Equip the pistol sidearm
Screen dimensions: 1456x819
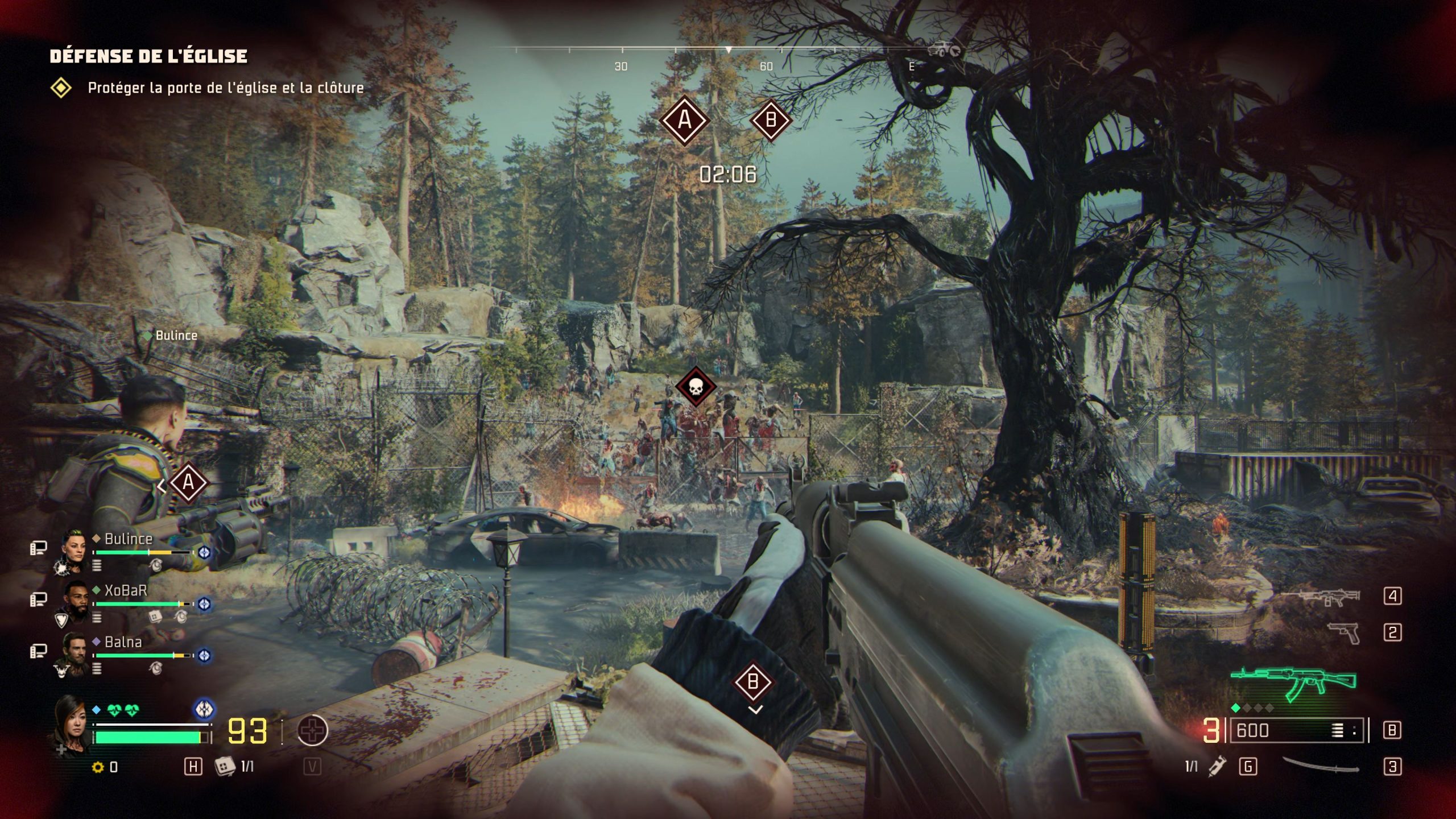(1343, 632)
